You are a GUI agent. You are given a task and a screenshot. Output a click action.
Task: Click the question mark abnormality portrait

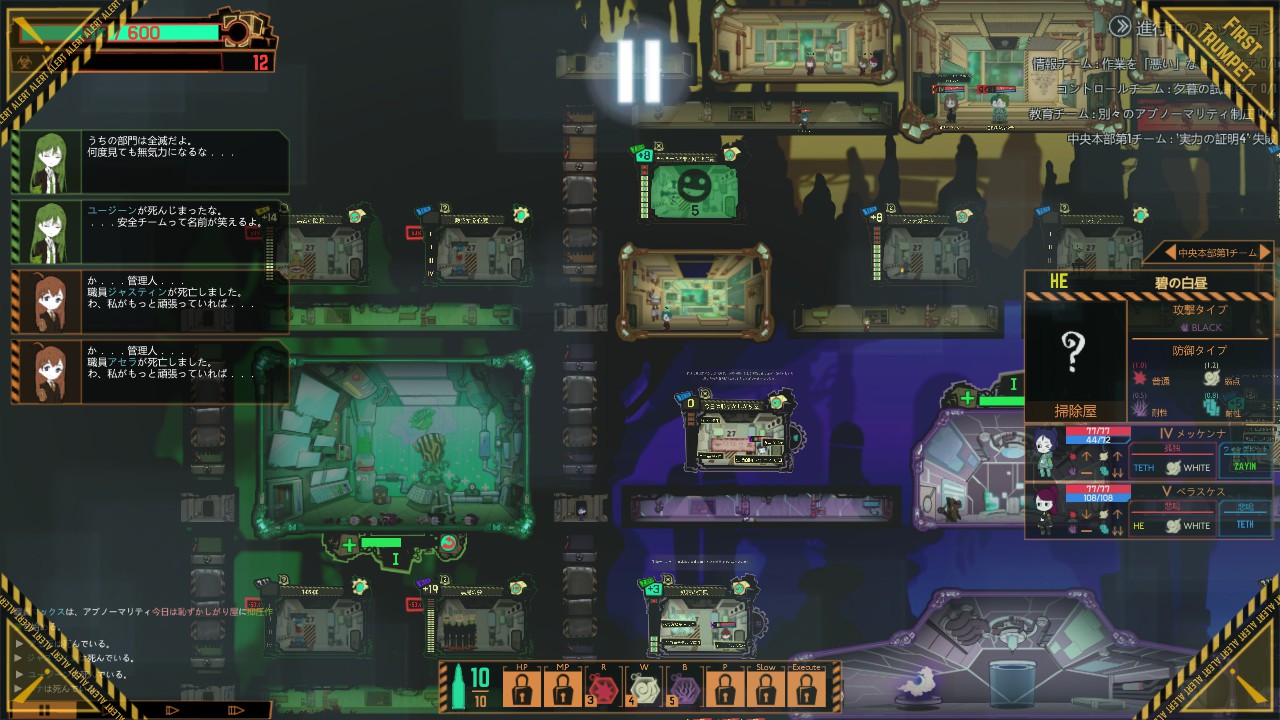click(x=1073, y=352)
